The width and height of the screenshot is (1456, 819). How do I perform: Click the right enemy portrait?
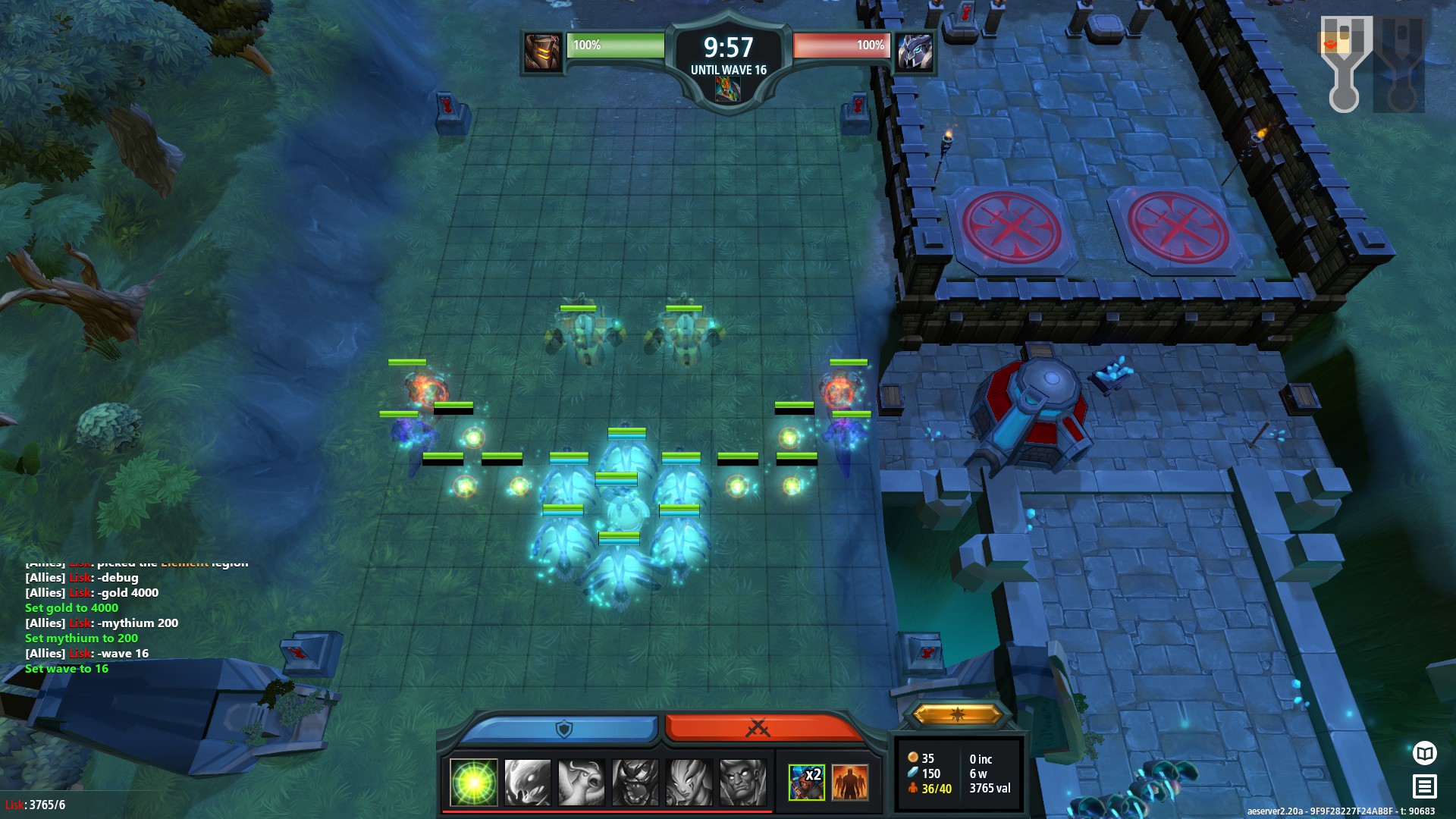915,52
